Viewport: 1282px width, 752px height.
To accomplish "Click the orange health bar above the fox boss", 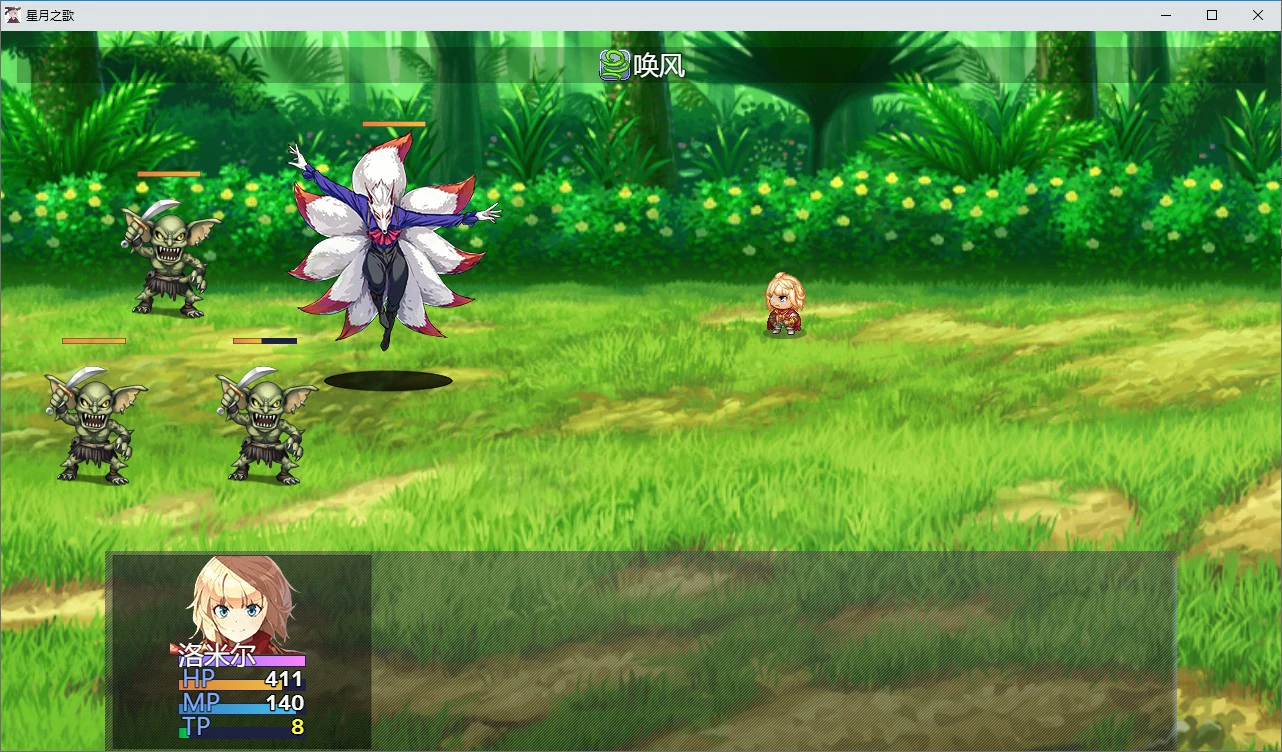I will click(x=393, y=124).
